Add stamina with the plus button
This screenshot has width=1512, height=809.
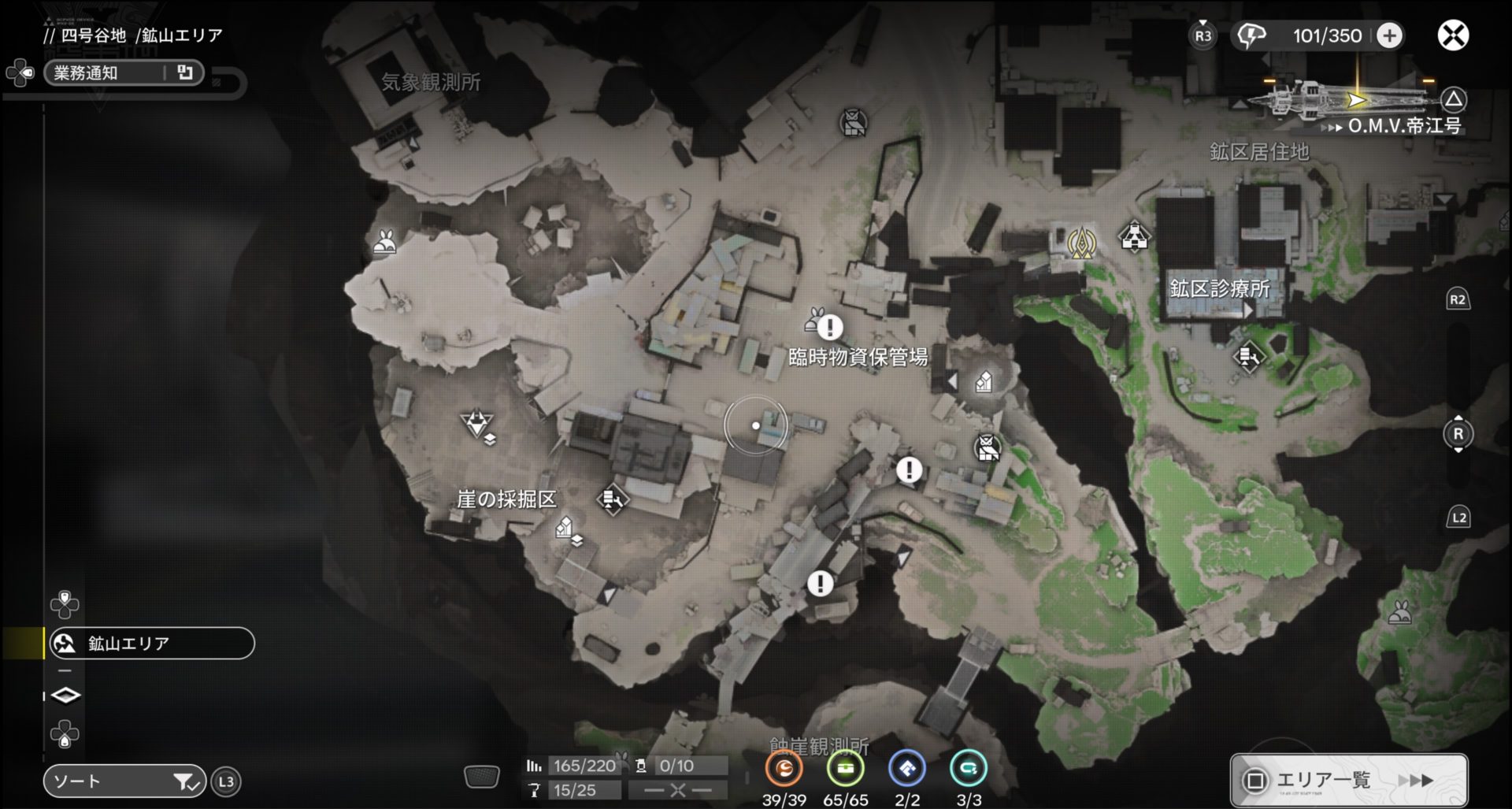point(1390,35)
